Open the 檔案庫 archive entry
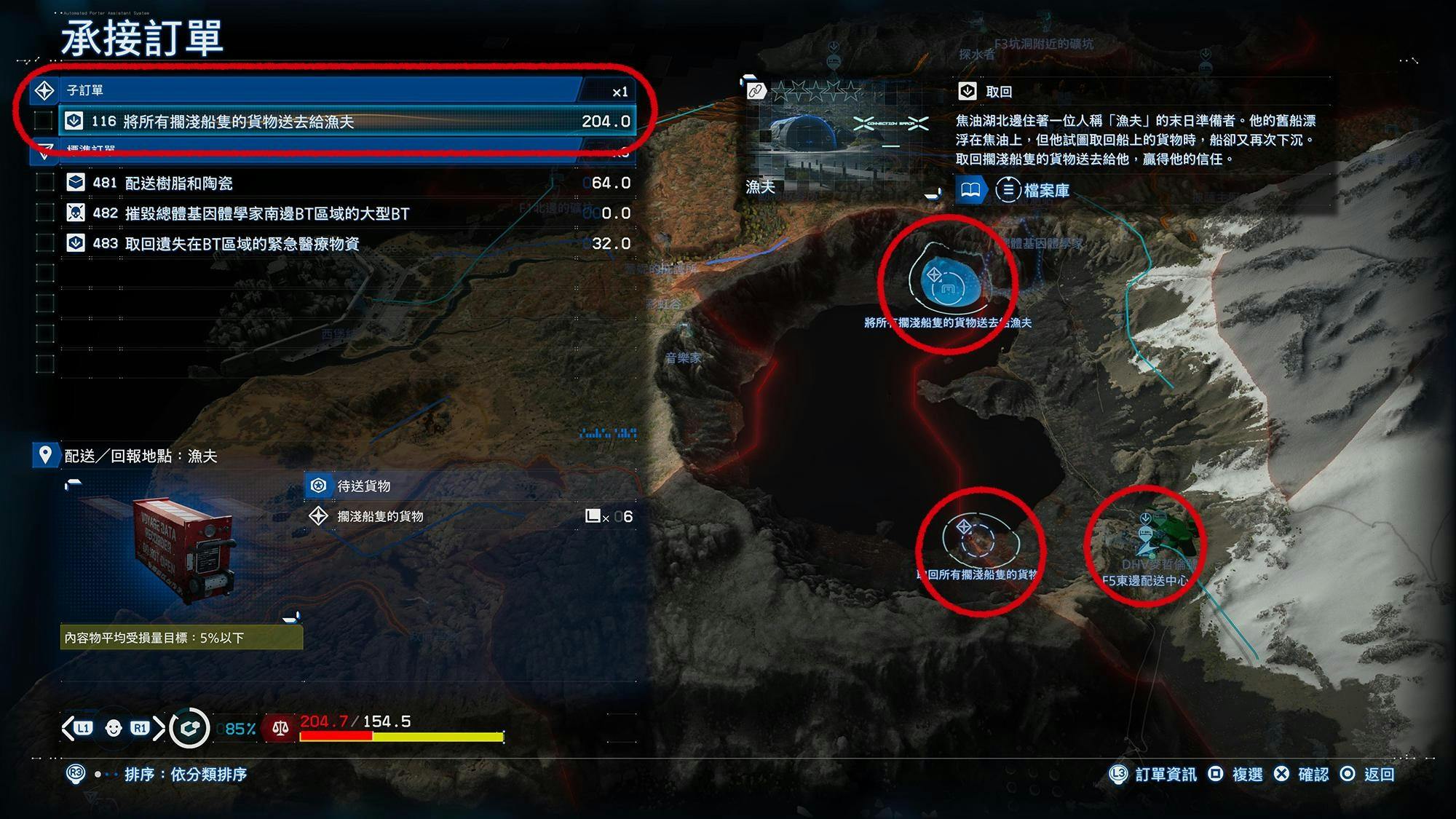Image resolution: width=1456 pixels, height=819 pixels. click(1032, 191)
